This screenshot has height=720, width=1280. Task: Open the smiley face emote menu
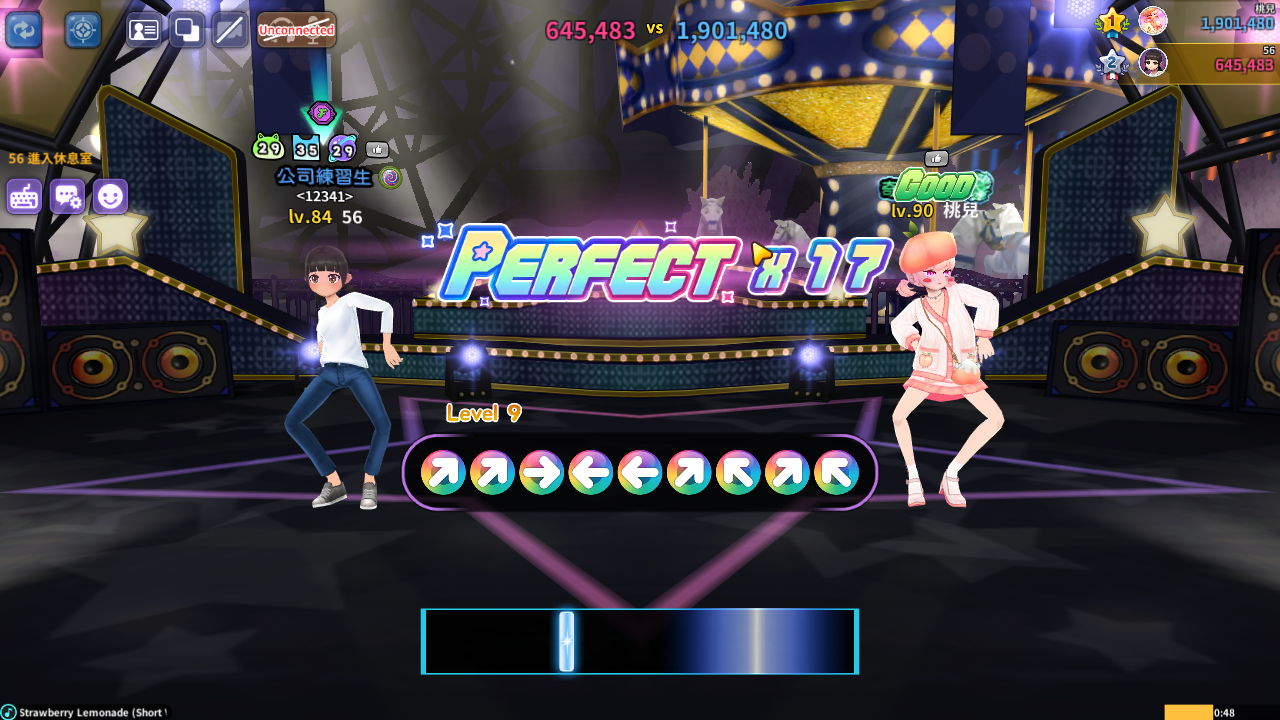pyautogui.click(x=110, y=197)
